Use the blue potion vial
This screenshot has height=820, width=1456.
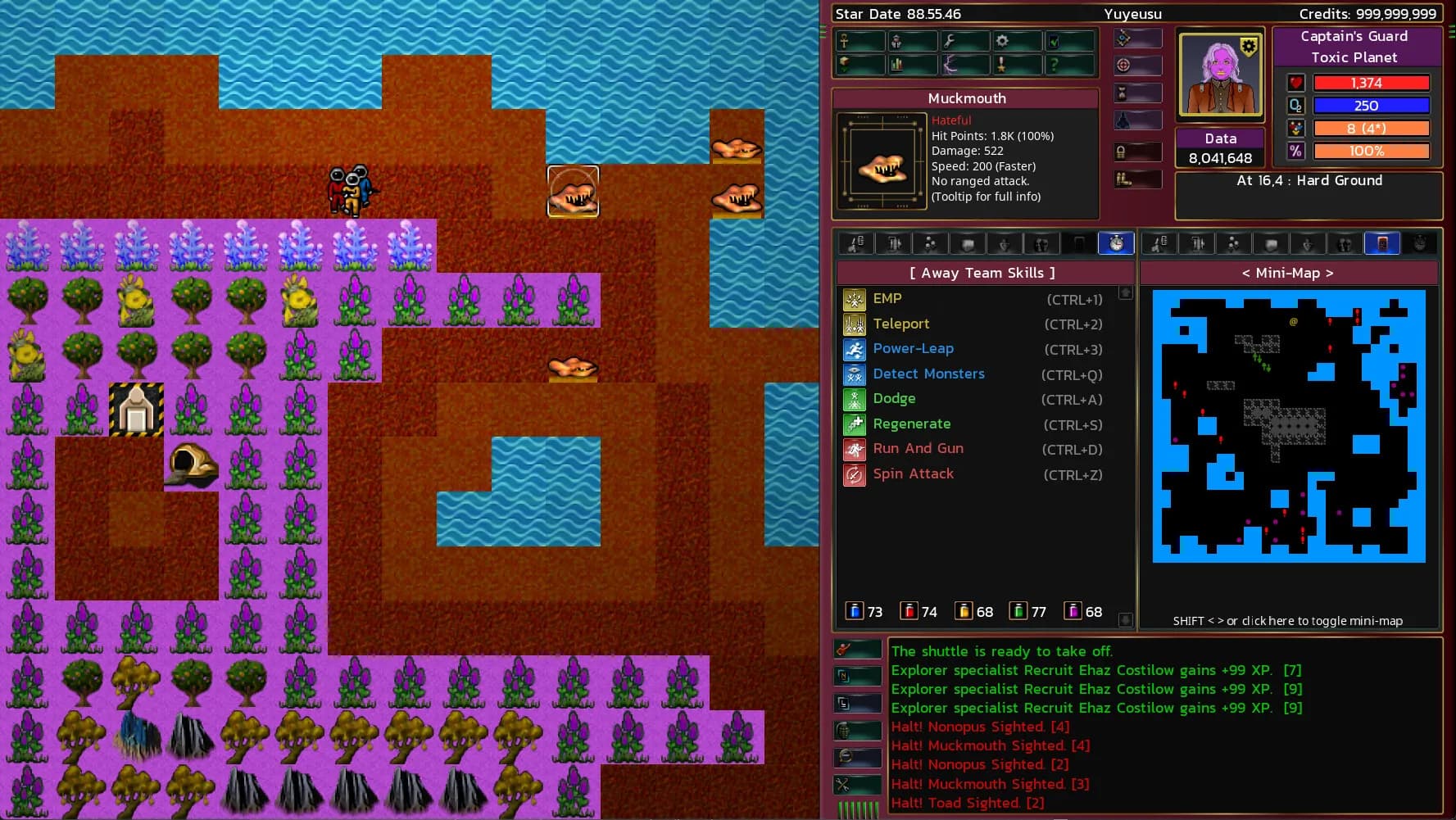point(855,611)
